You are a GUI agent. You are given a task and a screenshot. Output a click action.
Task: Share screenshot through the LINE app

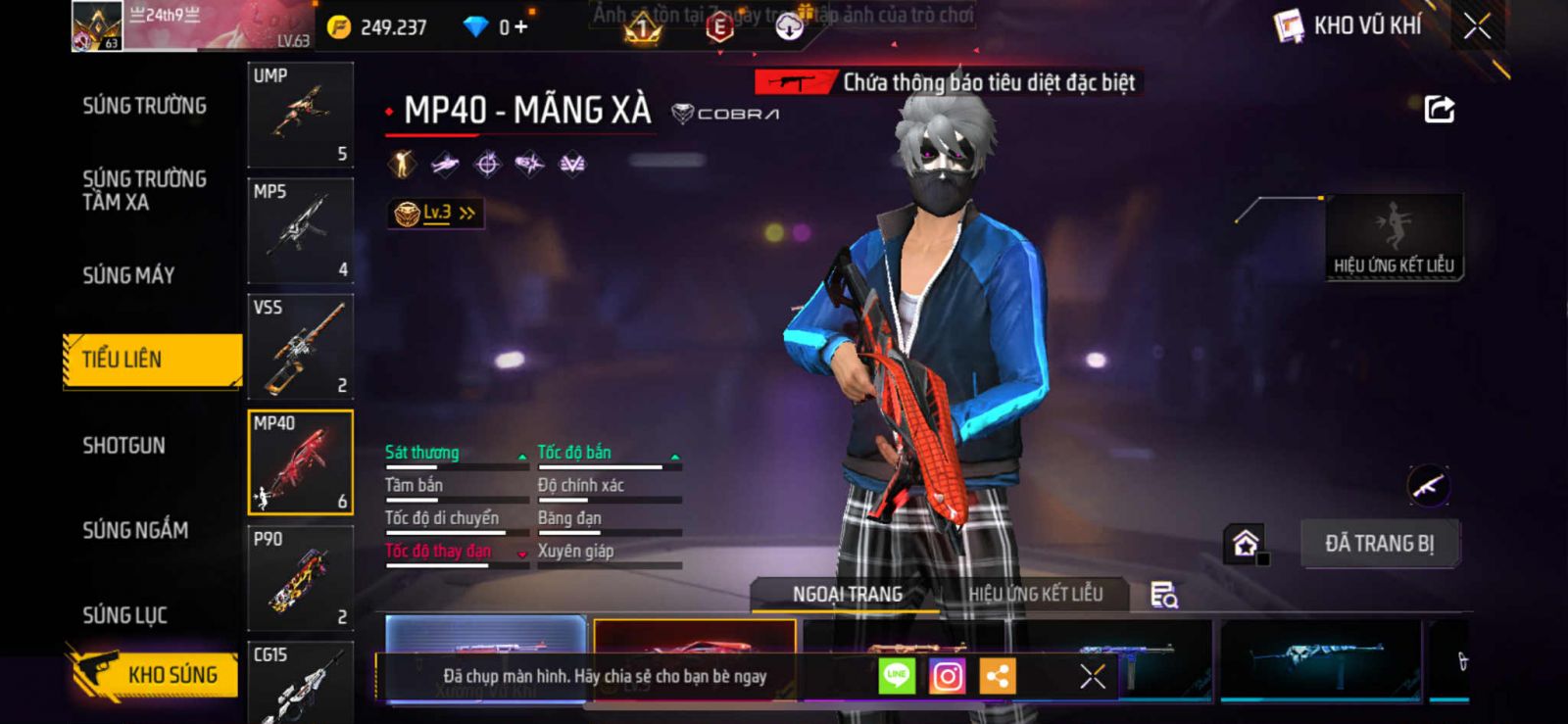[x=897, y=676]
